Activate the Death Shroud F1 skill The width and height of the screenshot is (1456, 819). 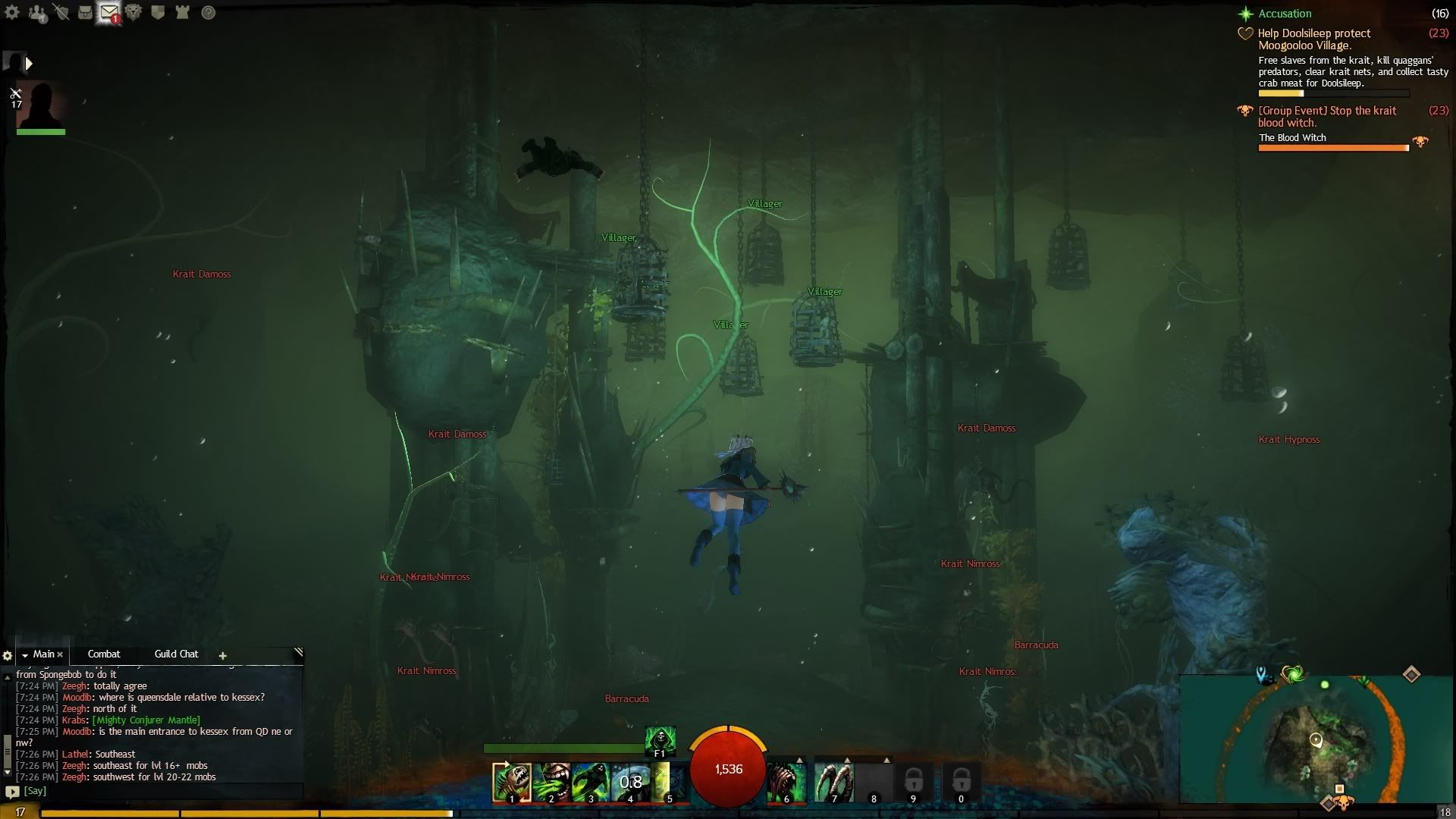pyautogui.click(x=660, y=739)
